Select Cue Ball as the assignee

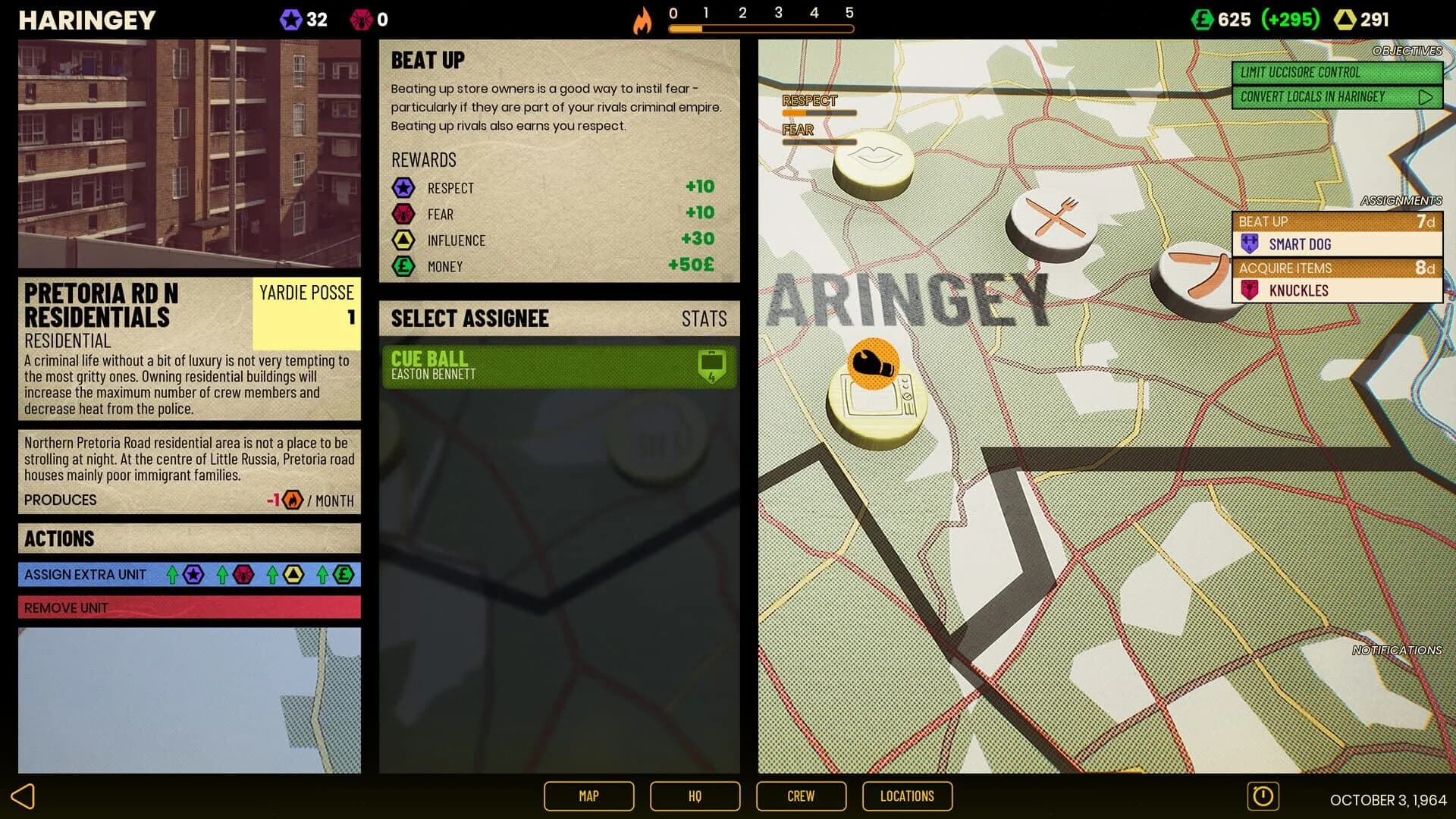click(x=559, y=366)
